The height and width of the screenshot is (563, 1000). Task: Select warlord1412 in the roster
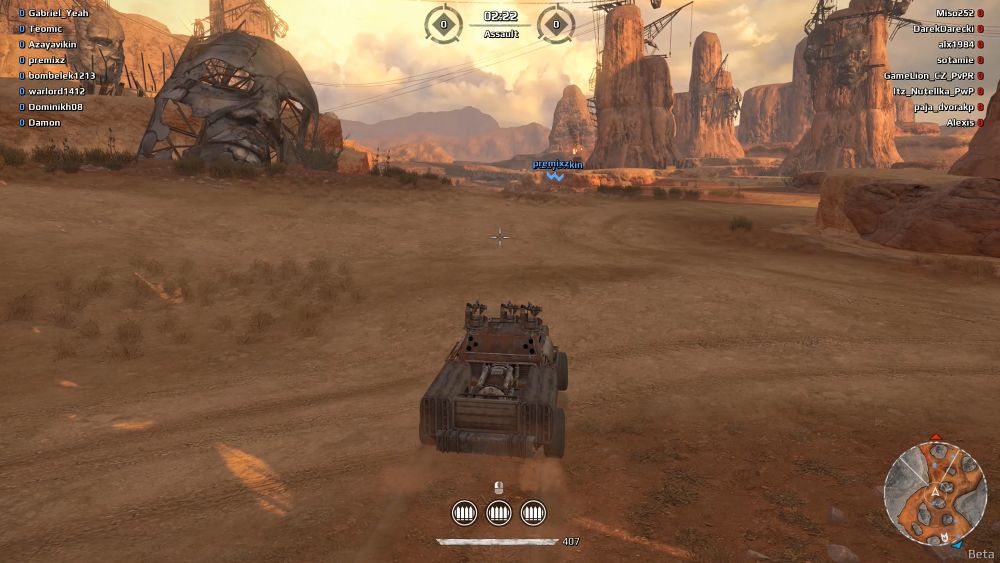point(57,91)
